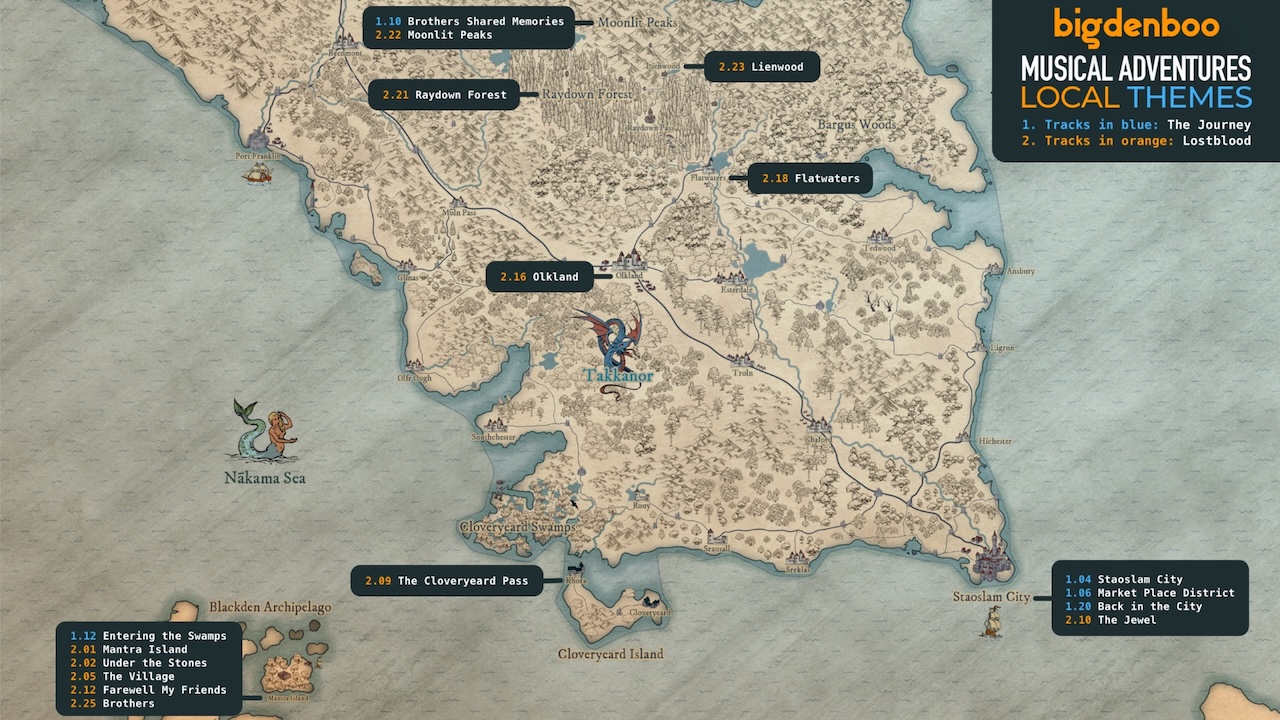This screenshot has height=720, width=1280.
Task: Choose the Under the Stones track
Action: [x=138, y=663]
